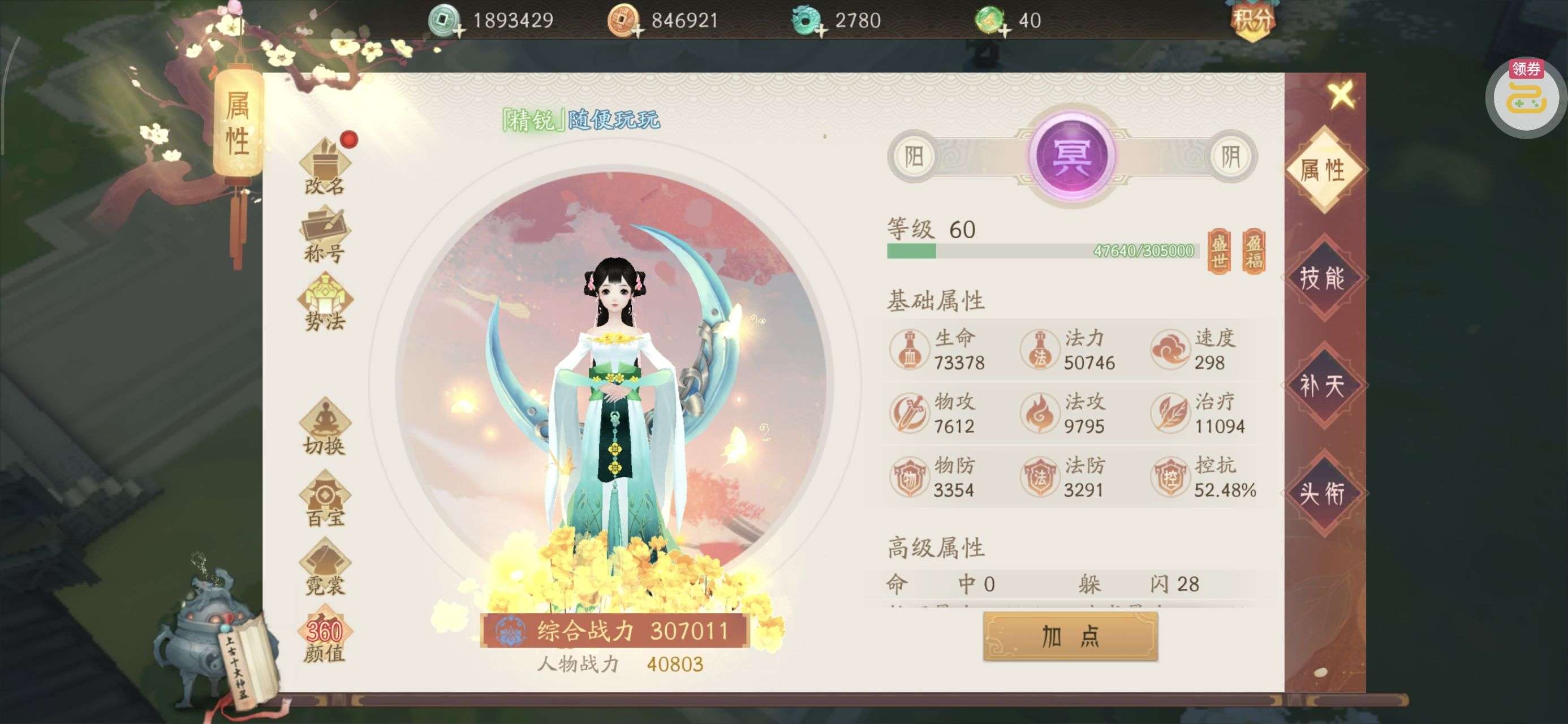Image resolution: width=1568 pixels, height=724 pixels.
Task: Choose the 阳 alignment button
Action: [x=914, y=157]
